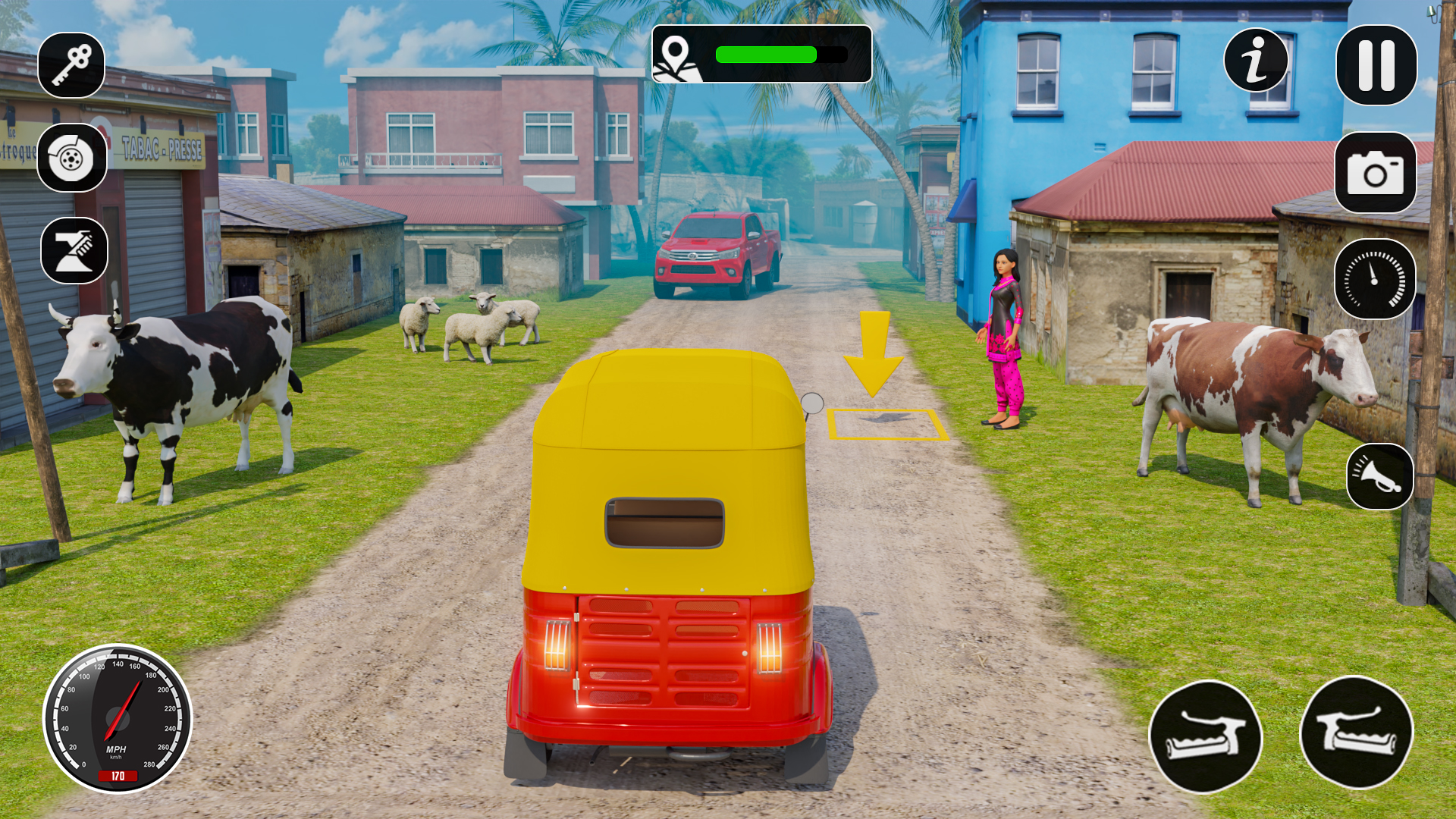The height and width of the screenshot is (819, 1456).
Task: Step on the brake pedal
Action: 1205,736
